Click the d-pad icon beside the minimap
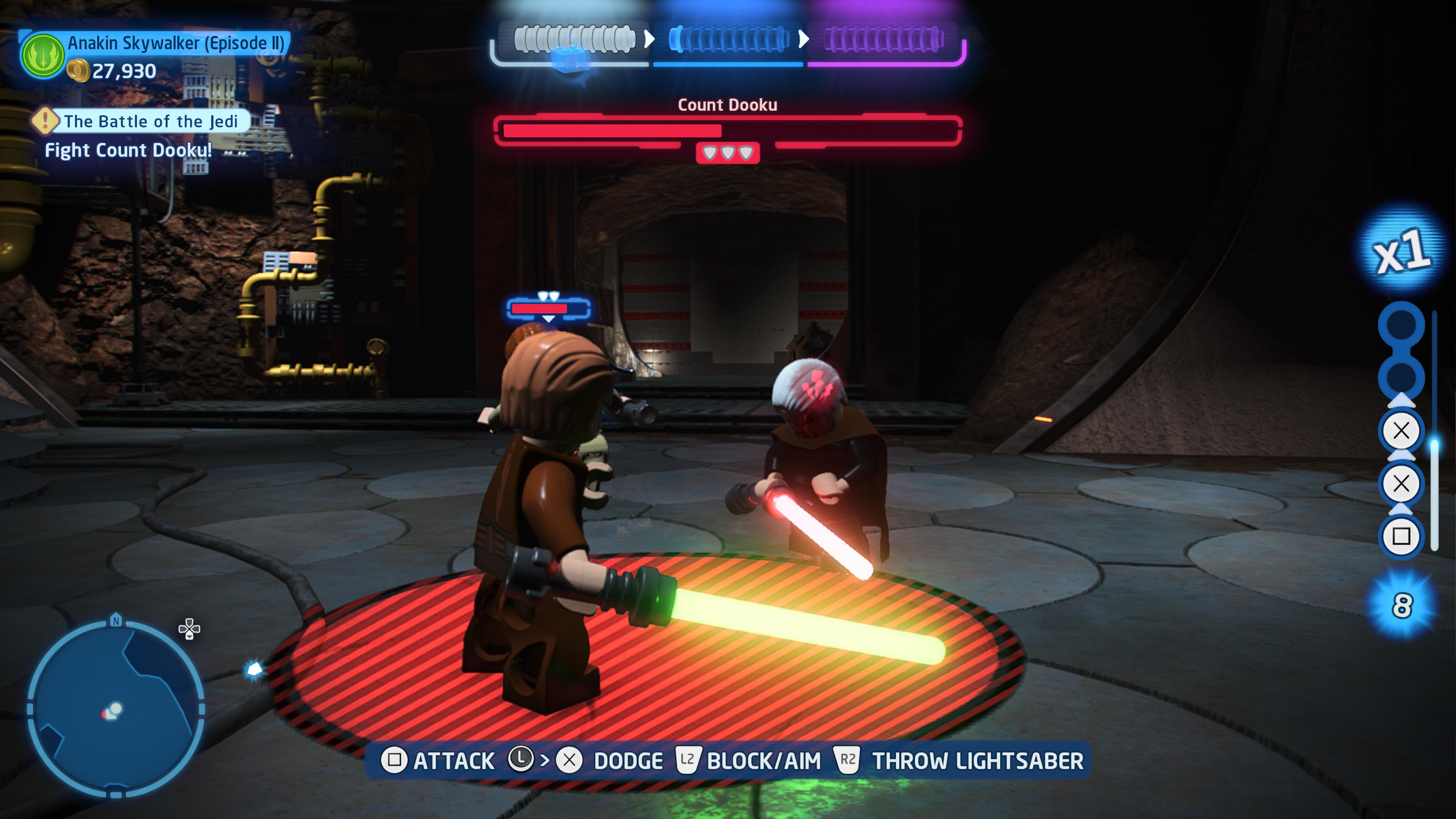 (x=189, y=629)
